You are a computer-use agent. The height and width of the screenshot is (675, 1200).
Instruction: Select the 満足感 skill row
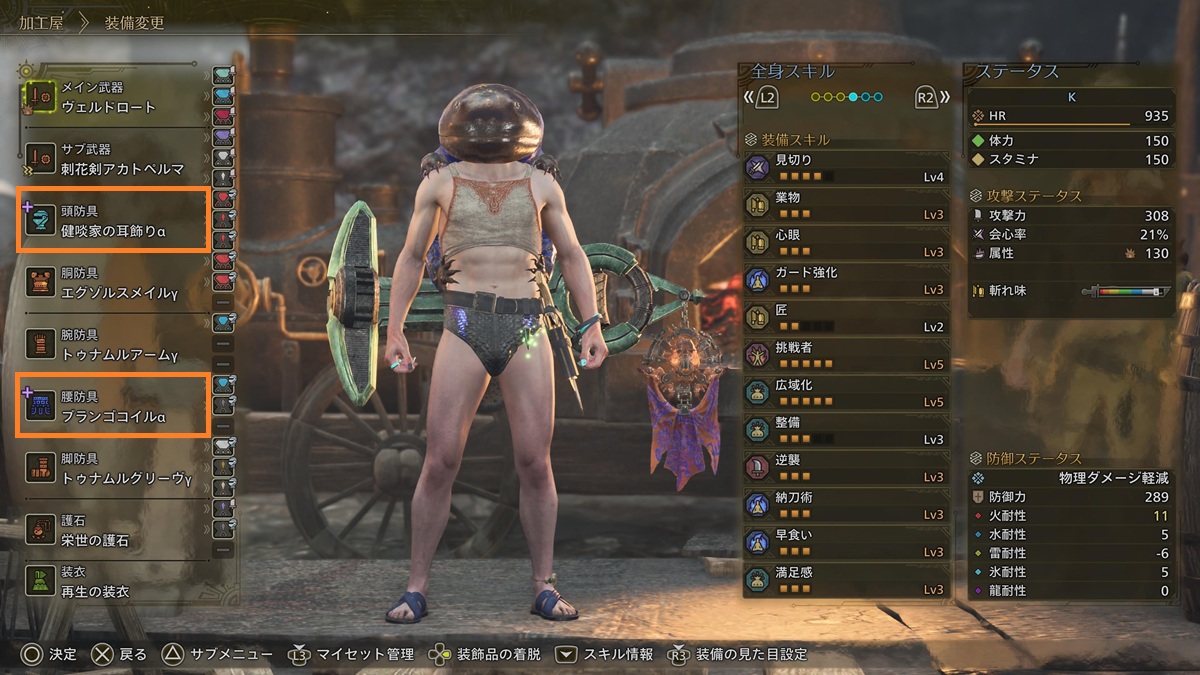pos(845,580)
